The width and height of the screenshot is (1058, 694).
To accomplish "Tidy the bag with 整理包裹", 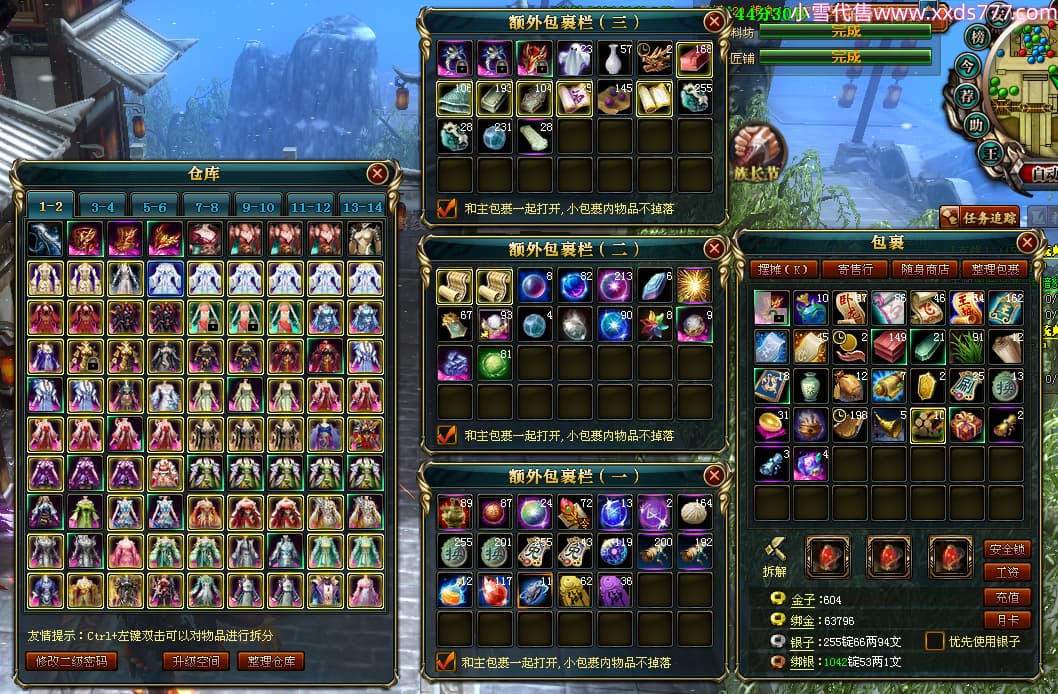I will click(994, 269).
